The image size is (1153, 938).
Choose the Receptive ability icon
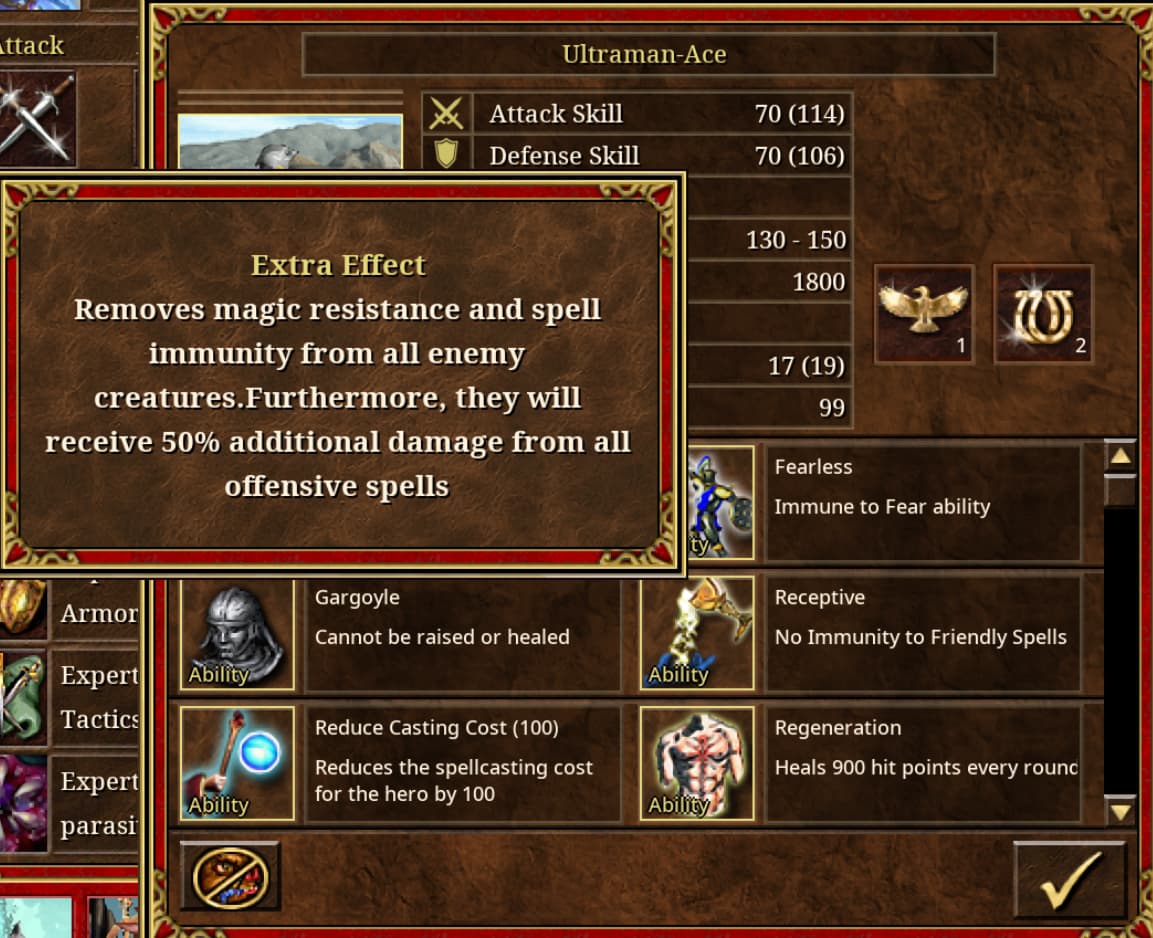697,634
